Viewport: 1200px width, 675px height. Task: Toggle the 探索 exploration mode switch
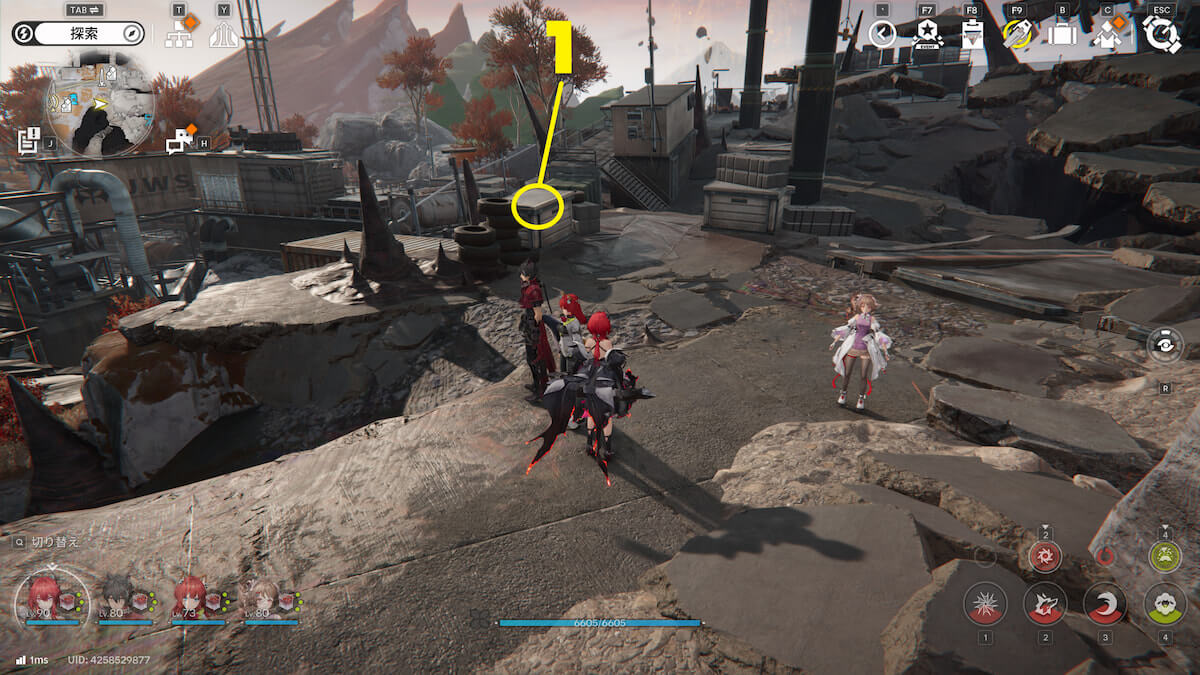pyautogui.click(x=78, y=34)
